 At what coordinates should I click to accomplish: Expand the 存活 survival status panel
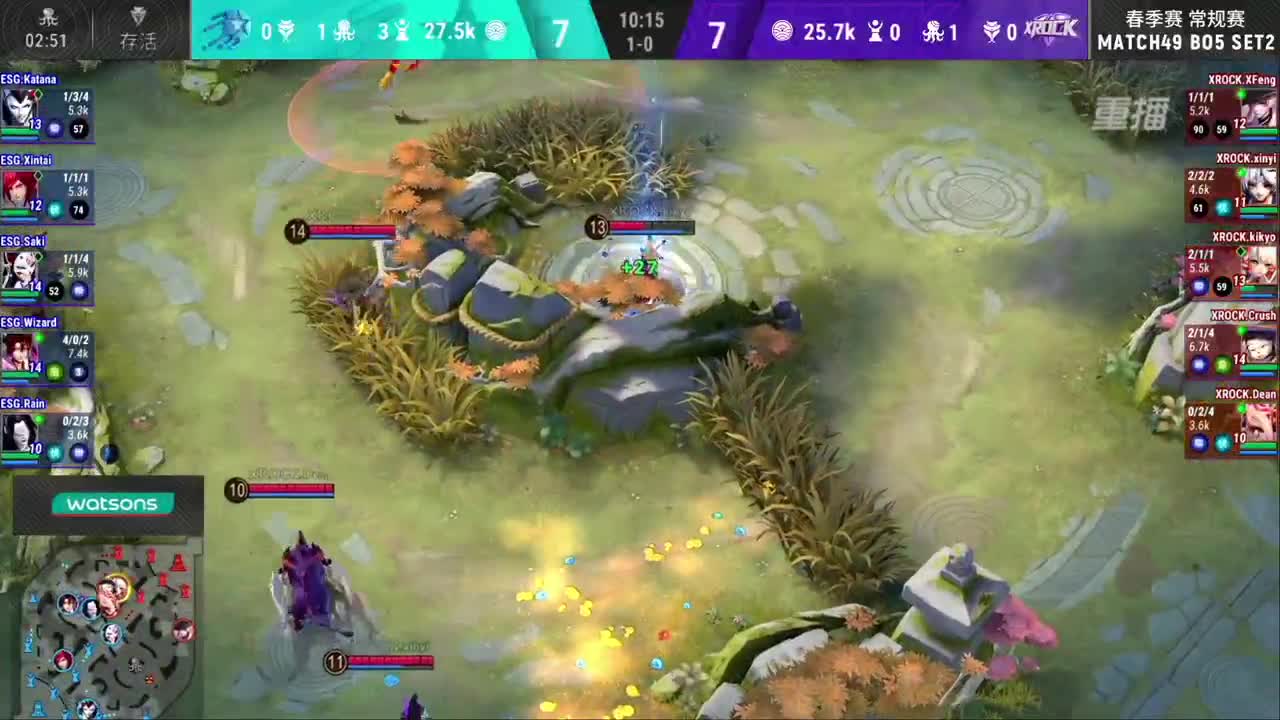[137, 25]
